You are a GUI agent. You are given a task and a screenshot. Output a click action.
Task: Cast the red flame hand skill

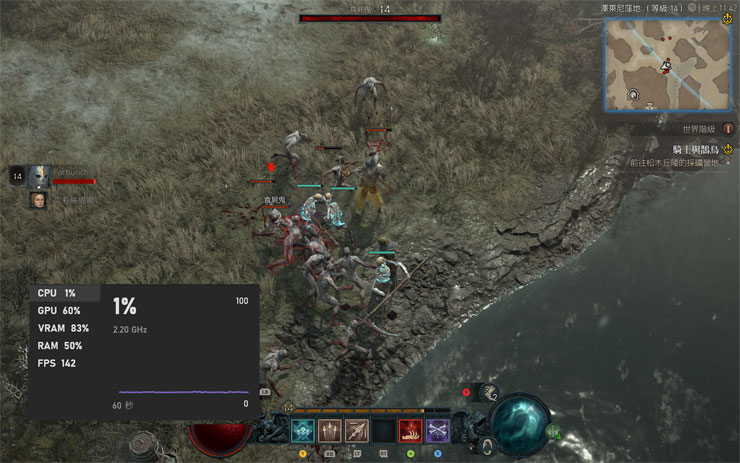tap(411, 431)
